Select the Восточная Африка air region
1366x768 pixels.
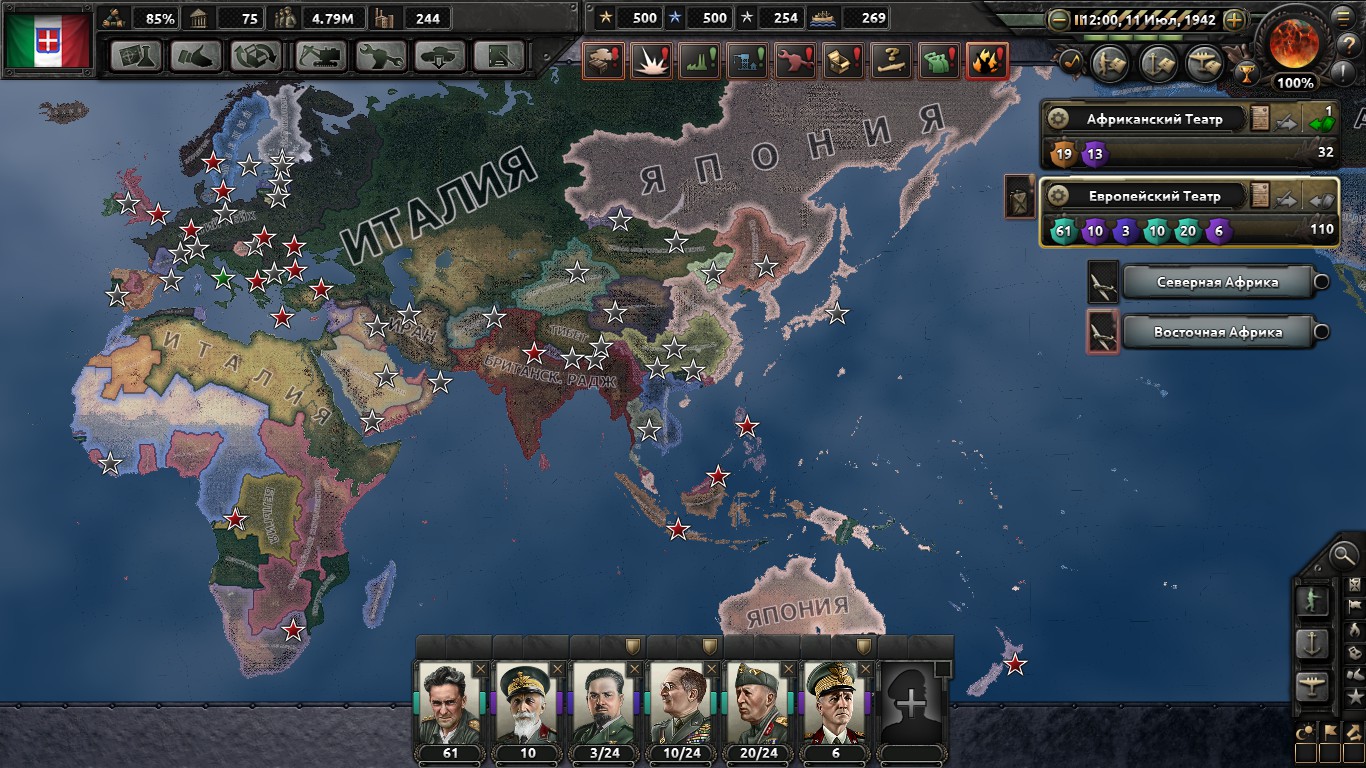click(x=1217, y=332)
